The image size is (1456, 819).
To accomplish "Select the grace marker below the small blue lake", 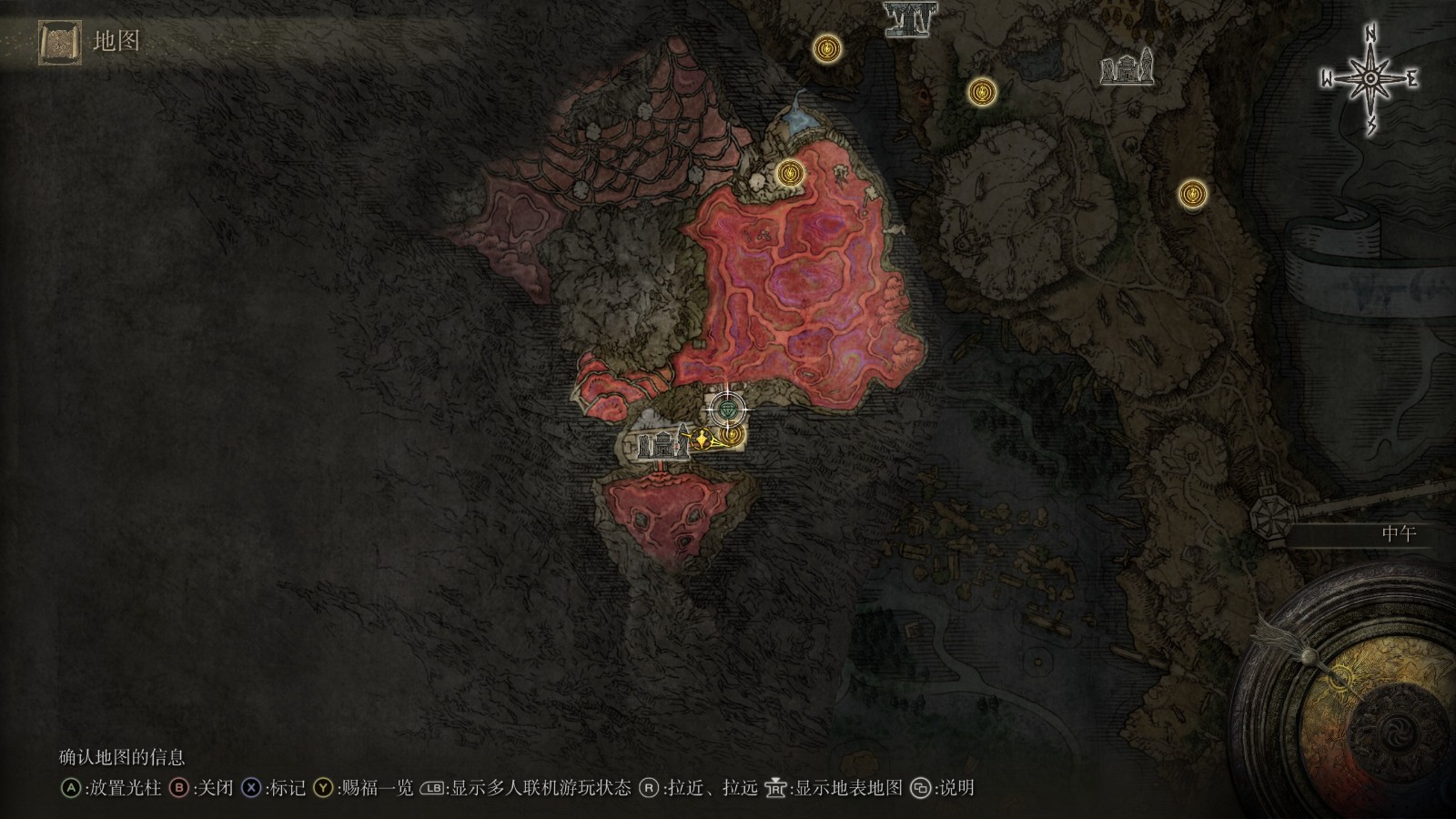I will click(789, 171).
